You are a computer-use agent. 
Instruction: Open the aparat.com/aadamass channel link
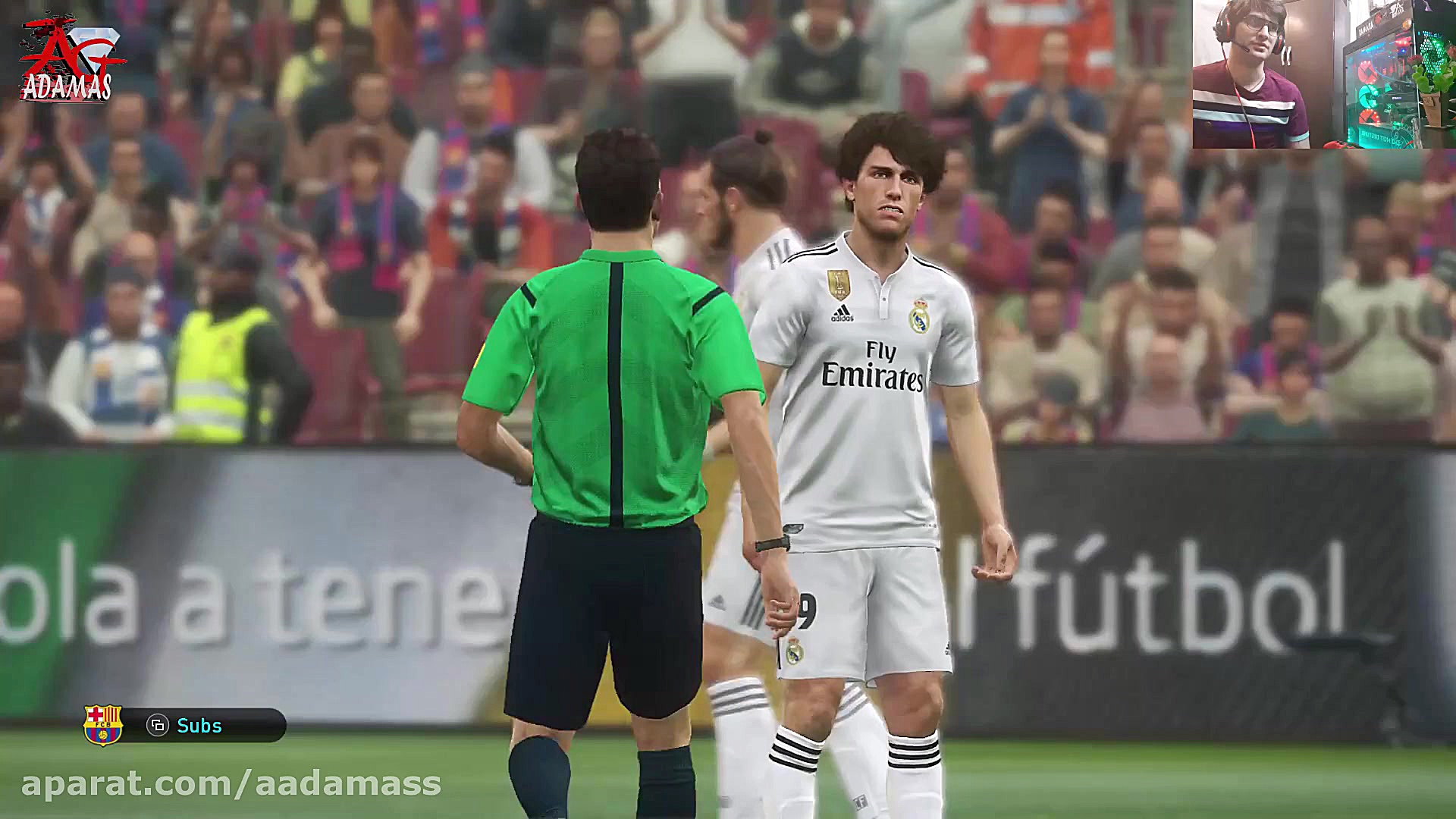[x=231, y=783]
